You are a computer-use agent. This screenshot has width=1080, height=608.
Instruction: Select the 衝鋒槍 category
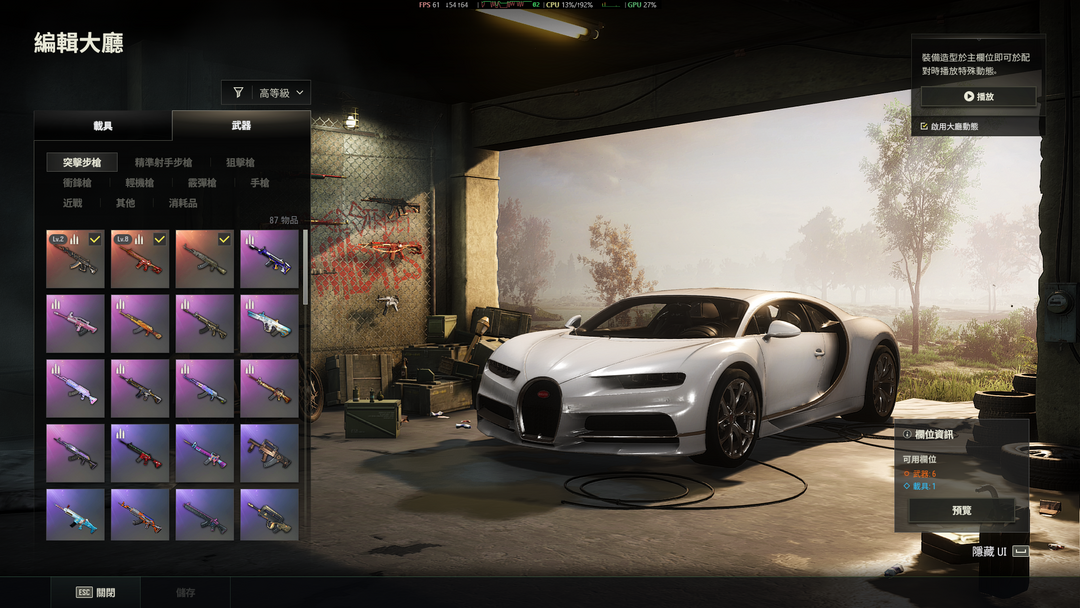click(77, 183)
